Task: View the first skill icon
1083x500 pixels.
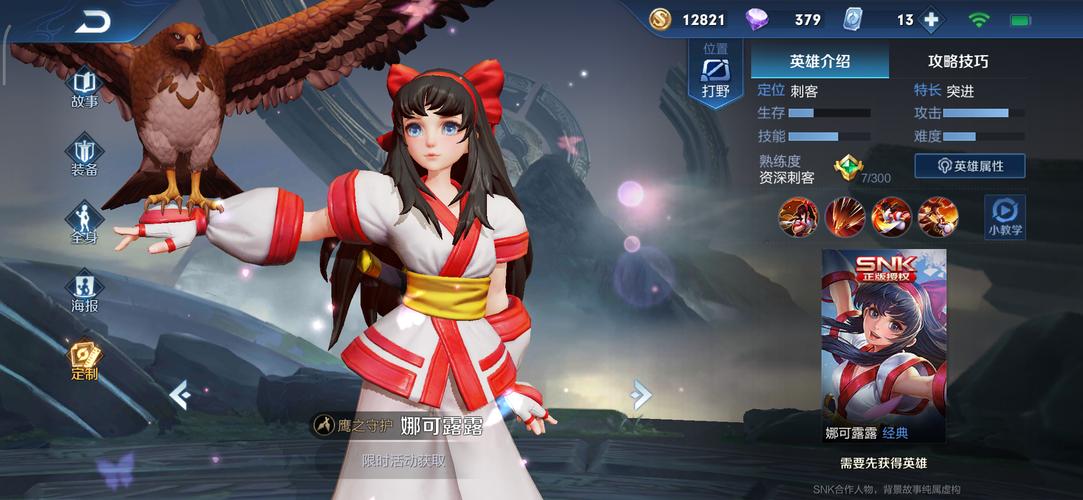Action: (x=799, y=216)
